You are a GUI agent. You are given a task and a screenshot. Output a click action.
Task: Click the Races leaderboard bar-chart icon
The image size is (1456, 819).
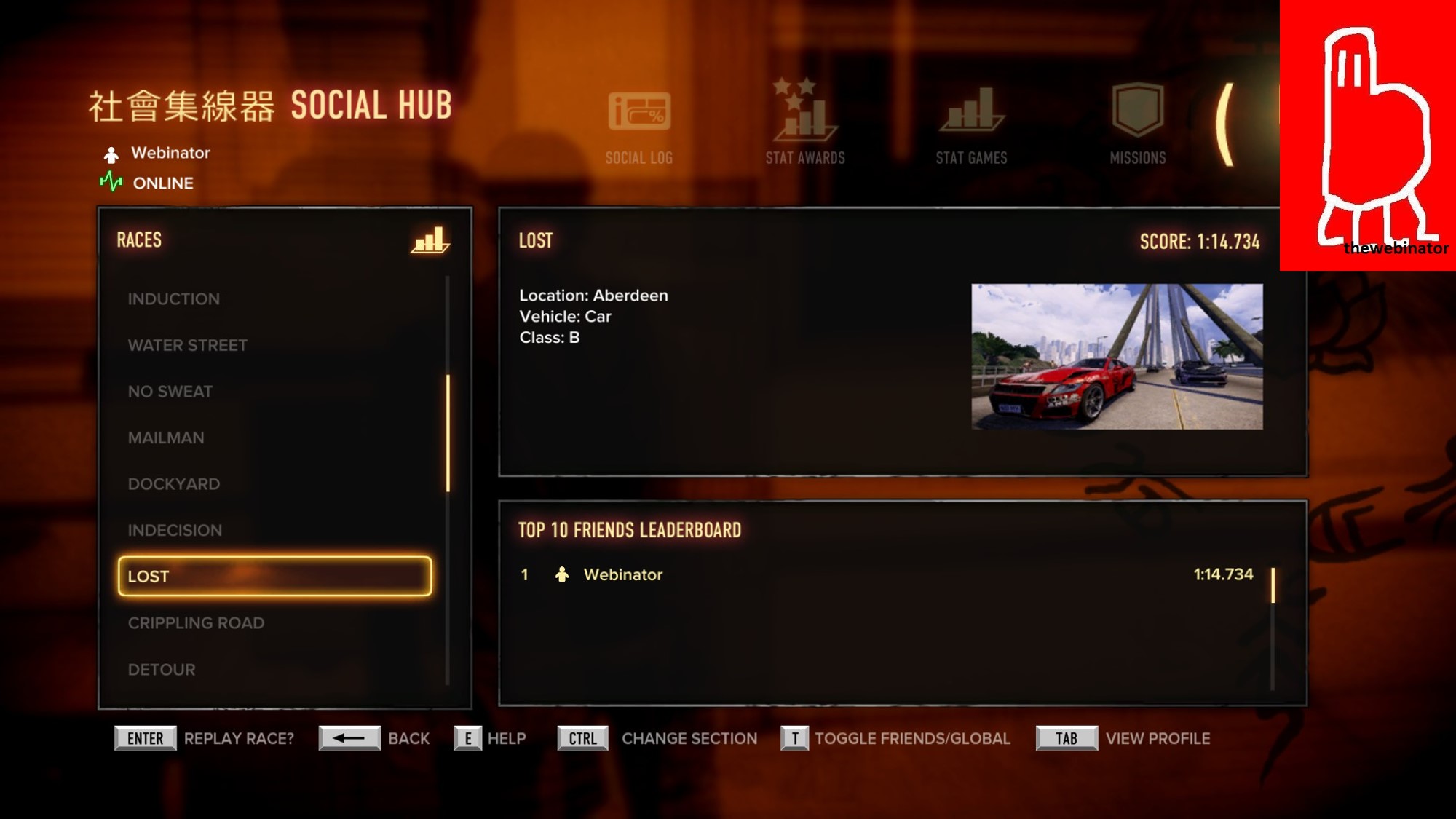430,240
